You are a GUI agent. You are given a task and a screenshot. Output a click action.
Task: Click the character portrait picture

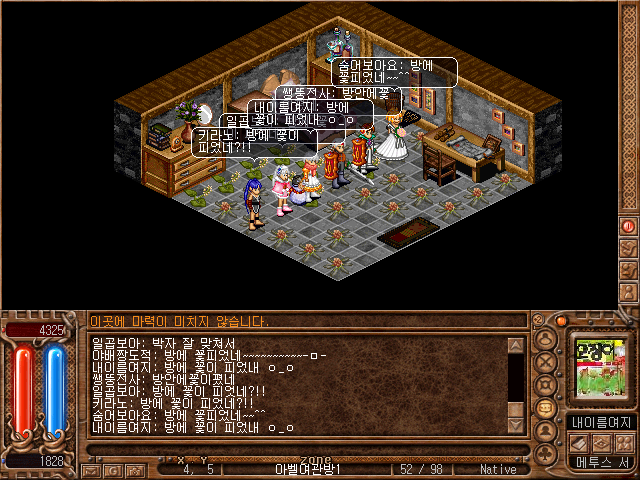[x=598, y=368]
